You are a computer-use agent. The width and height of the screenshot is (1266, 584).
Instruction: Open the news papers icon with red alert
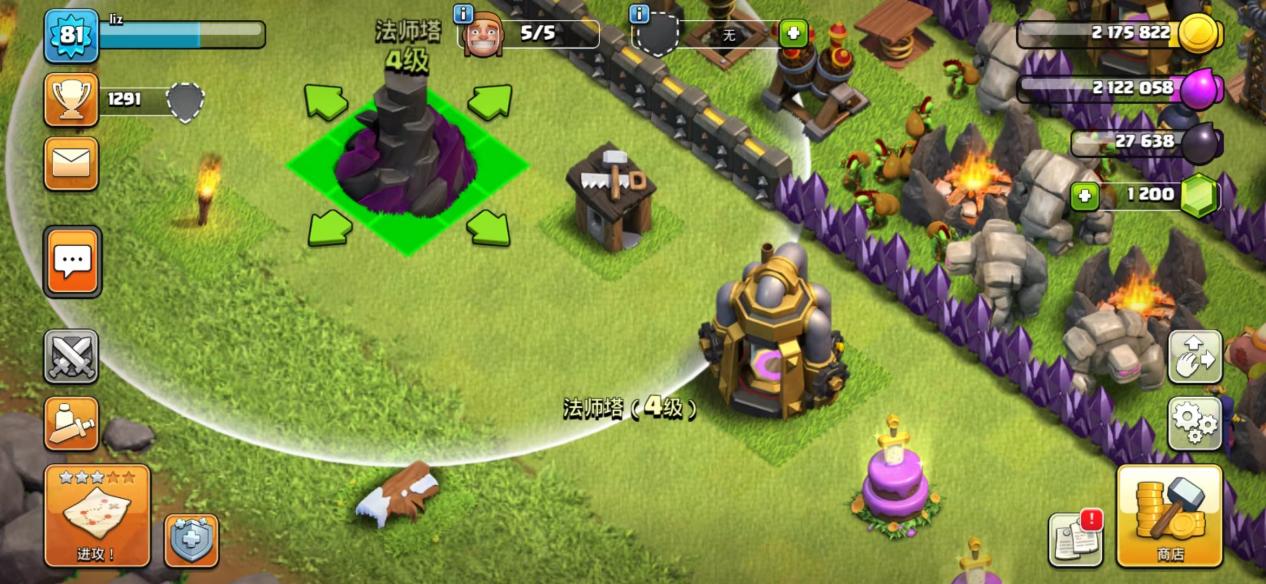(1075, 538)
